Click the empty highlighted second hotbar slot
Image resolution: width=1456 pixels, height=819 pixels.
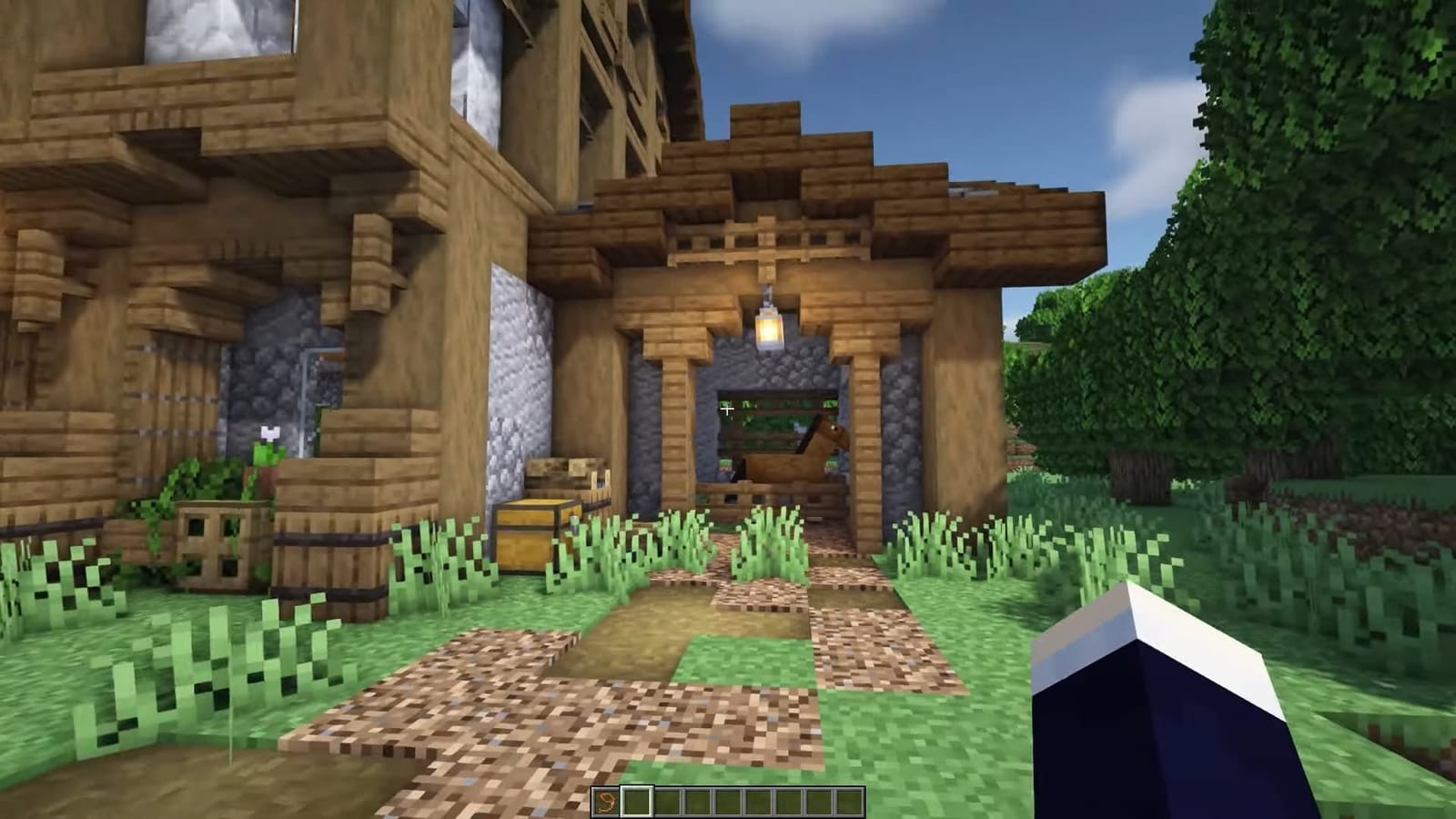(638, 799)
